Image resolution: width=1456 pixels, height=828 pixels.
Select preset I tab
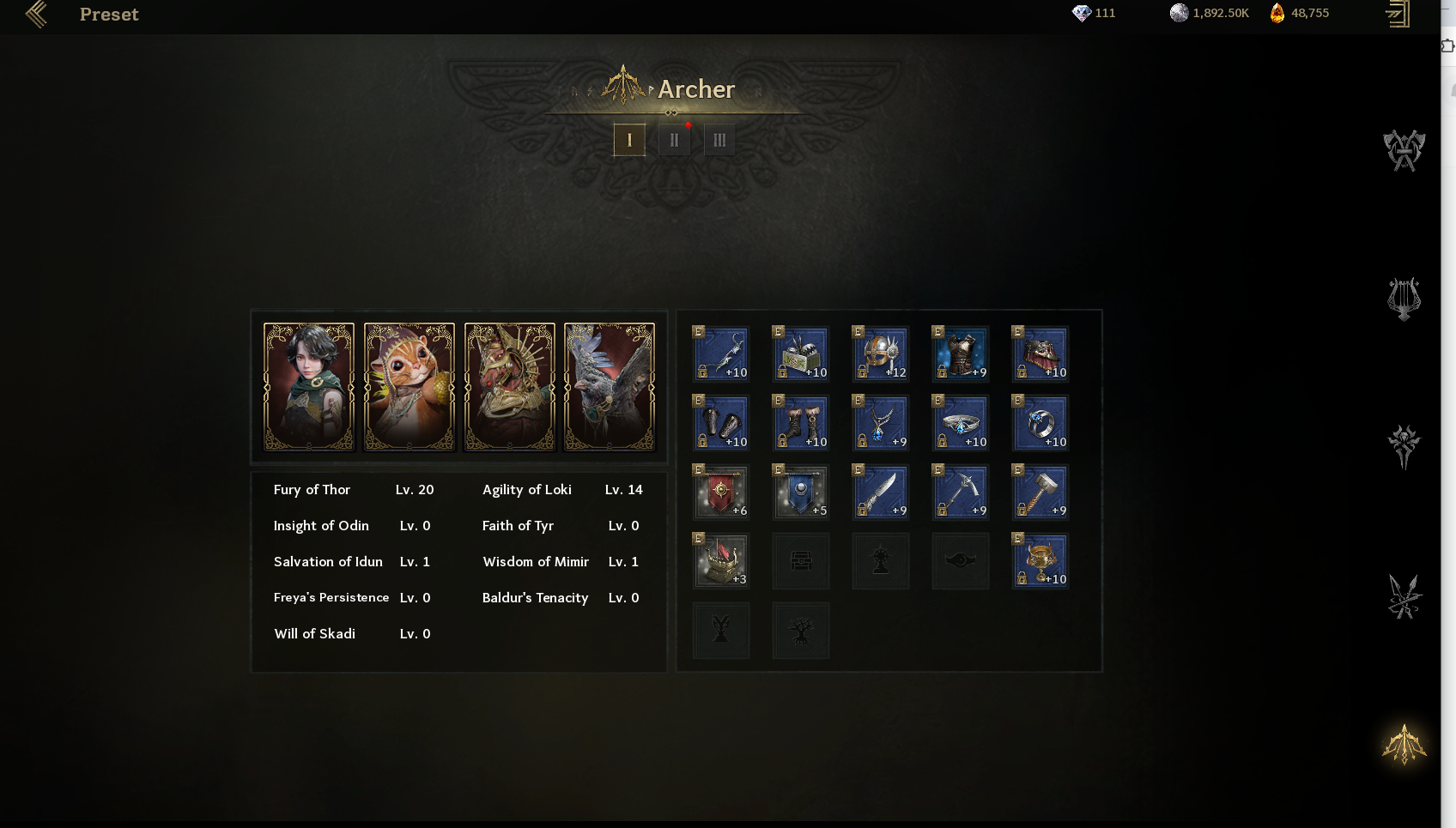coord(629,140)
